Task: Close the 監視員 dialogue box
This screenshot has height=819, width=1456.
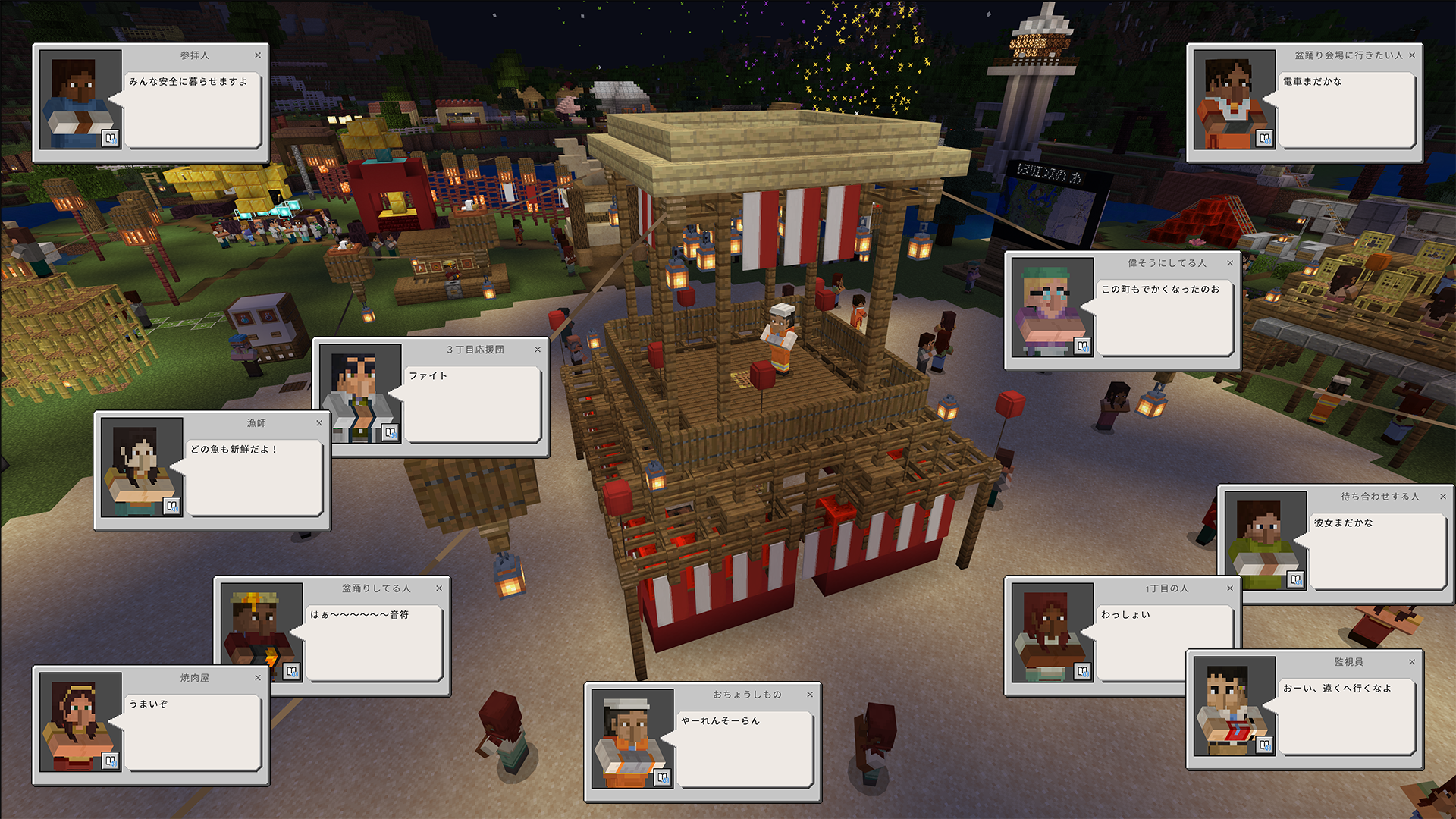Action: [1412, 662]
